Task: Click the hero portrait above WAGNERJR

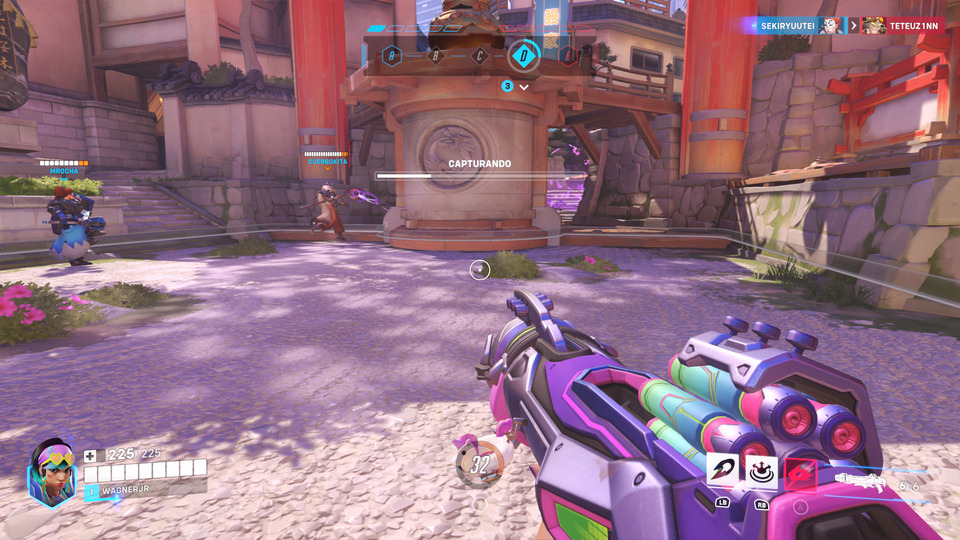Action: (52, 472)
